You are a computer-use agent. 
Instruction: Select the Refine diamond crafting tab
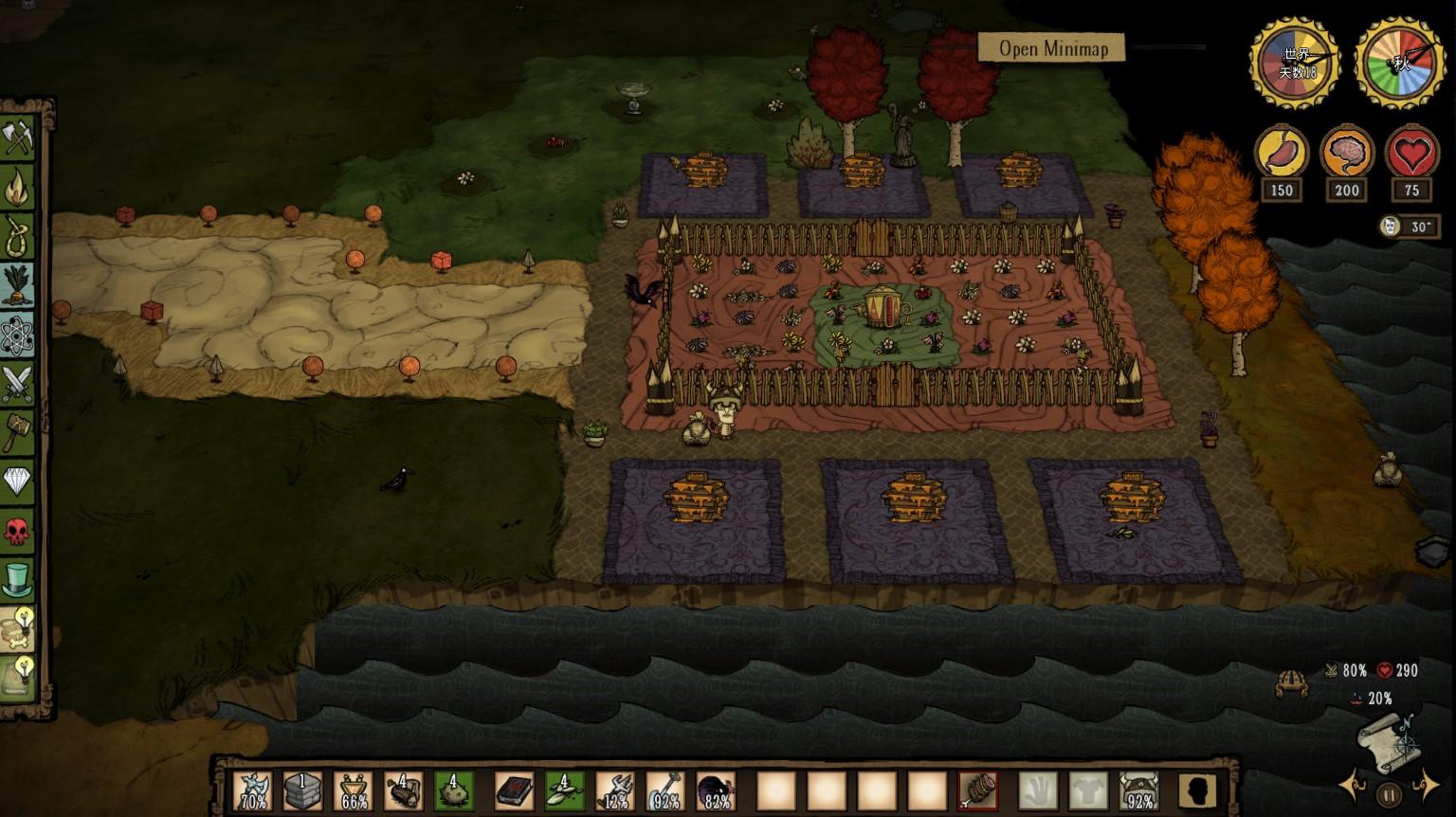(x=18, y=481)
